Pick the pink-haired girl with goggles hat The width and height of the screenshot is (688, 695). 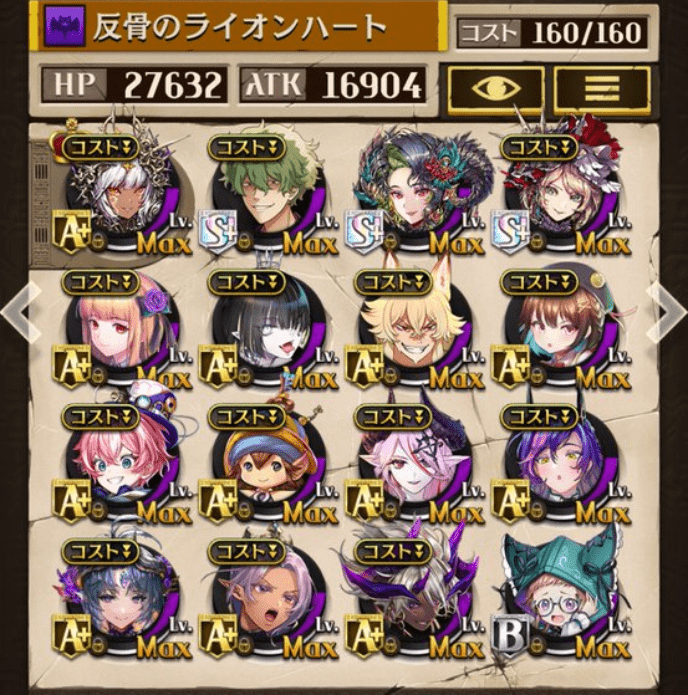coord(120,468)
